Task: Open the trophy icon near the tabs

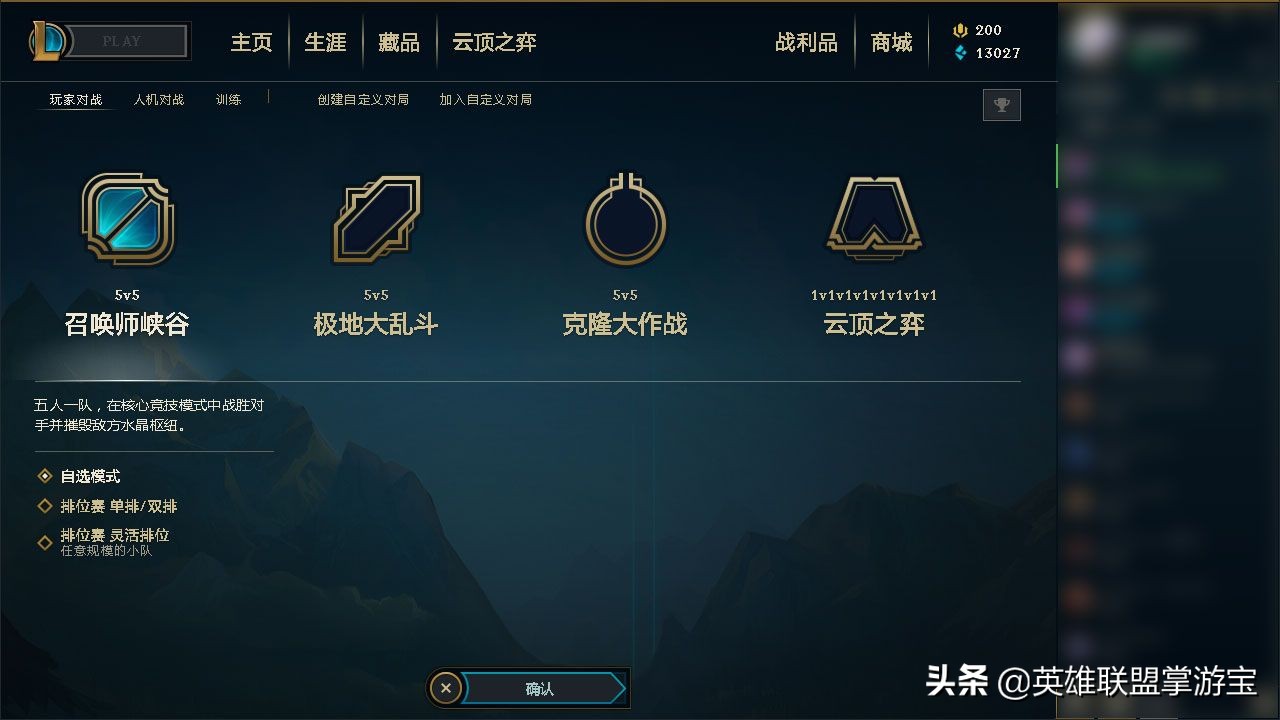Action: (x=1001, y=105)
